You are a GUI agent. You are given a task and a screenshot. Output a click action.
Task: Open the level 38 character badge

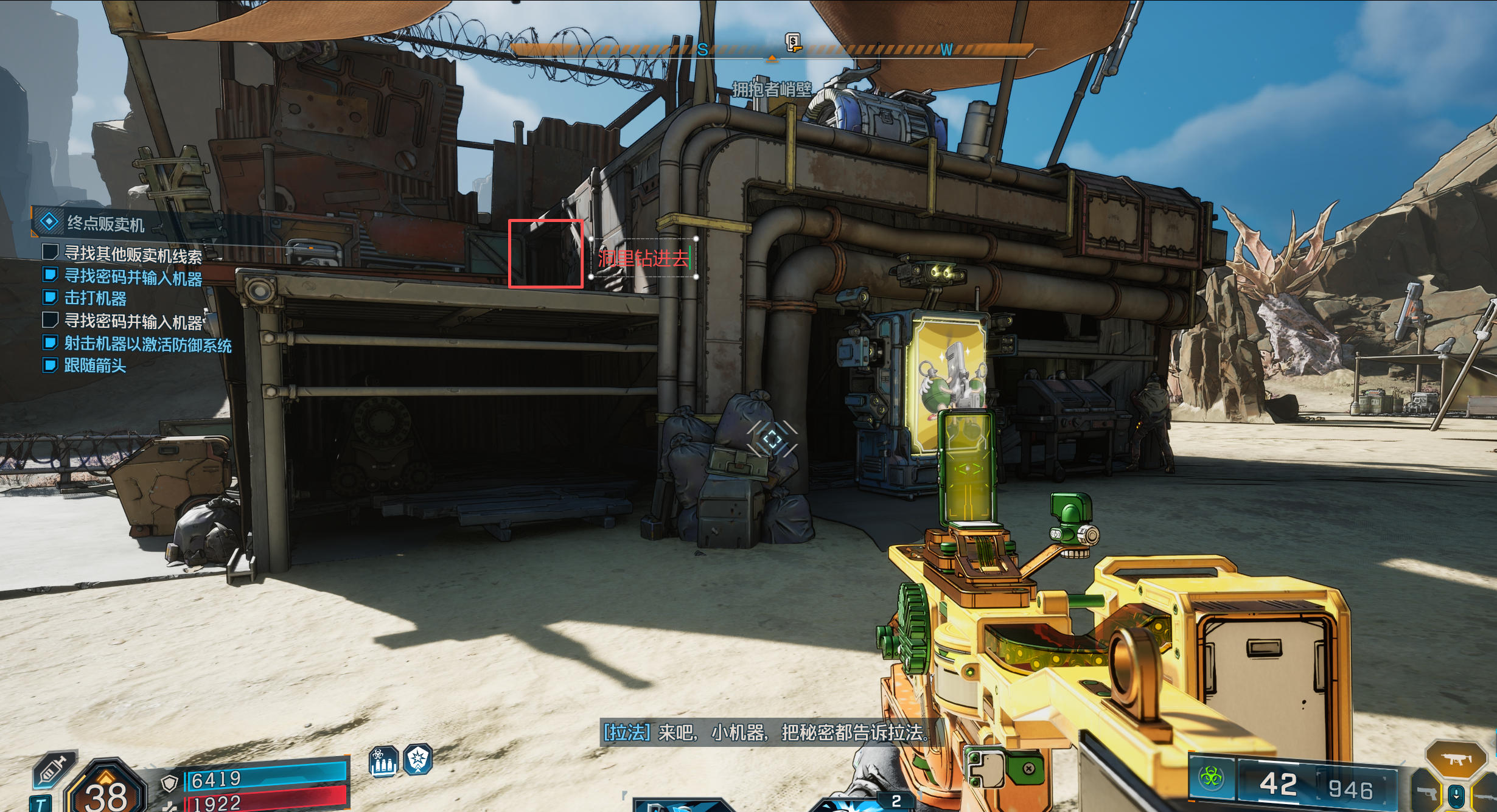106,791
